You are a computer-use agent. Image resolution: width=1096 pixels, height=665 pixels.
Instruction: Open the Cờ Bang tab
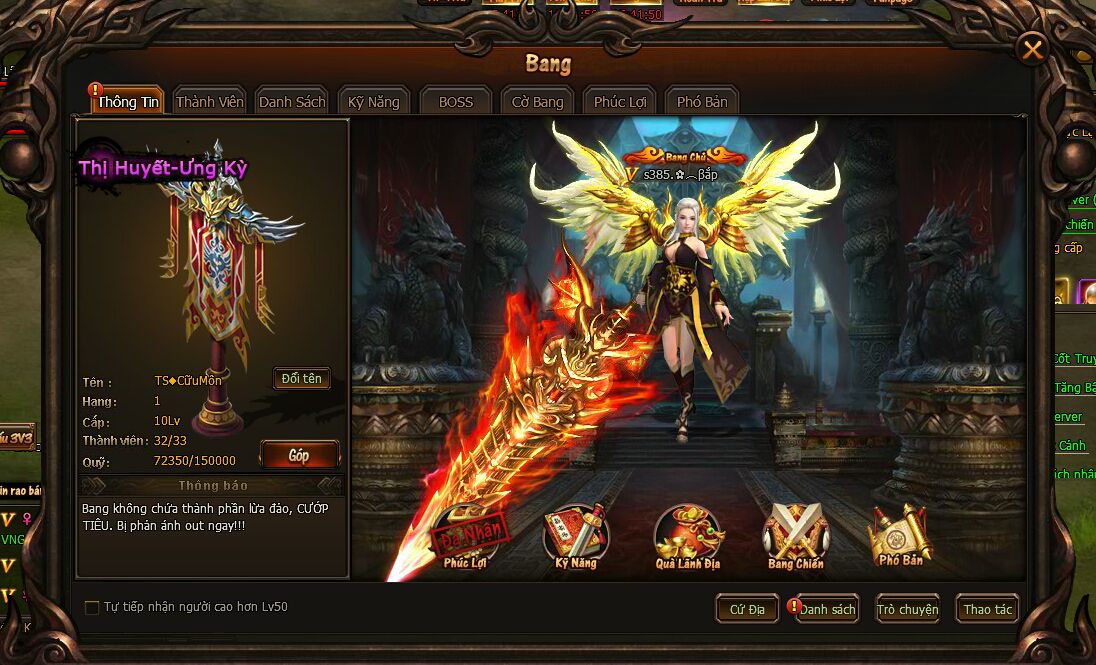tap(538, 102)
